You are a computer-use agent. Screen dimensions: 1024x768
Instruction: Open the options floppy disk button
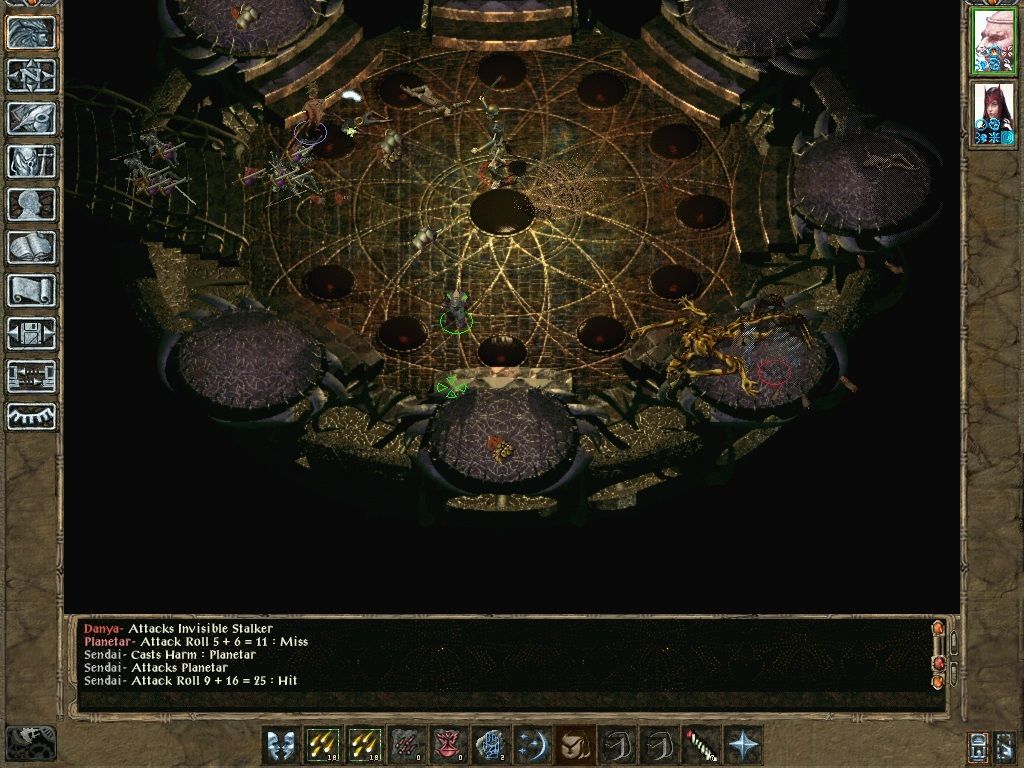(x=32, y=333)
